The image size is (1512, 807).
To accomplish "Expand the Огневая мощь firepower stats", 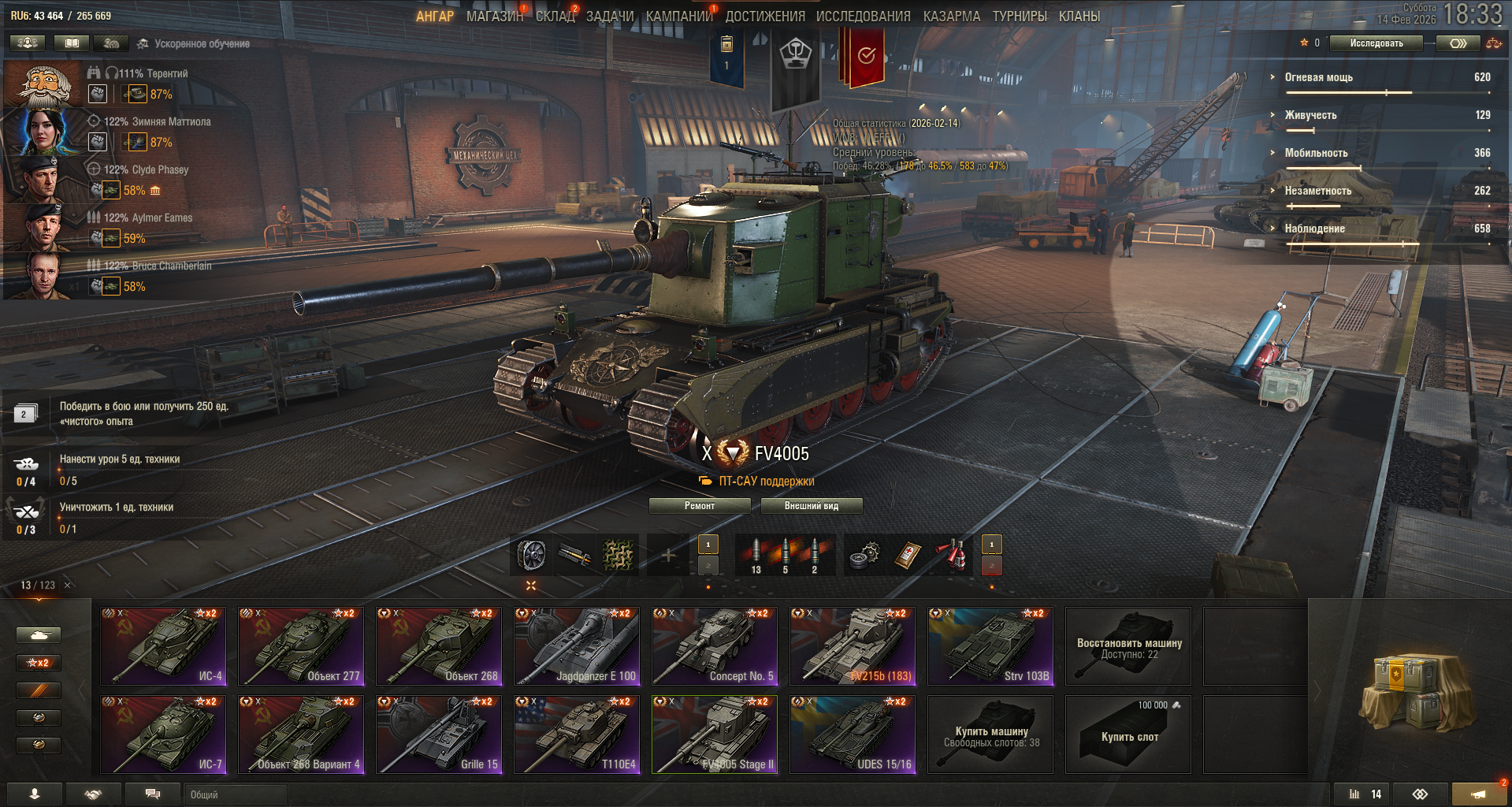I will pyautogui.click(x=1318, y=77).
